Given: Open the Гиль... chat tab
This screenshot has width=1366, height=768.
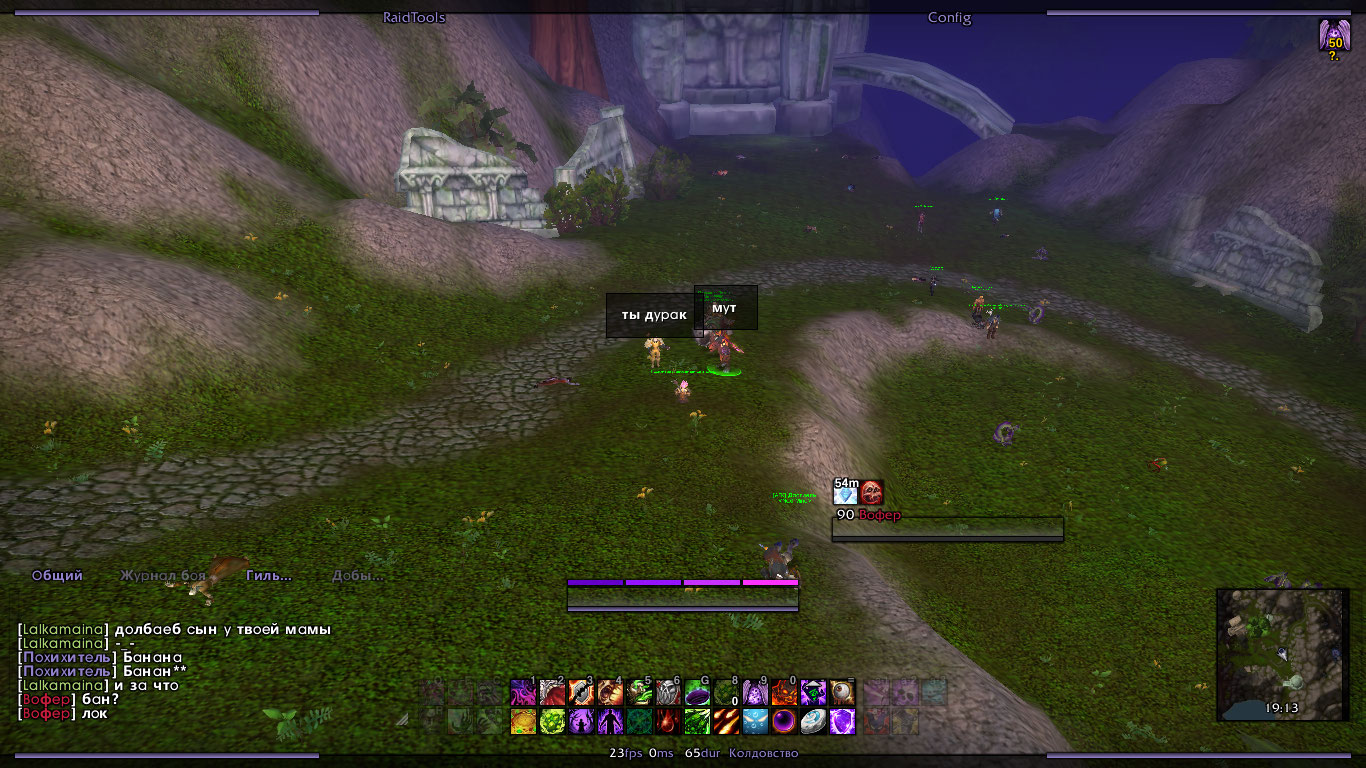Looking at the screenshot, I should click(x=269, y=576).
